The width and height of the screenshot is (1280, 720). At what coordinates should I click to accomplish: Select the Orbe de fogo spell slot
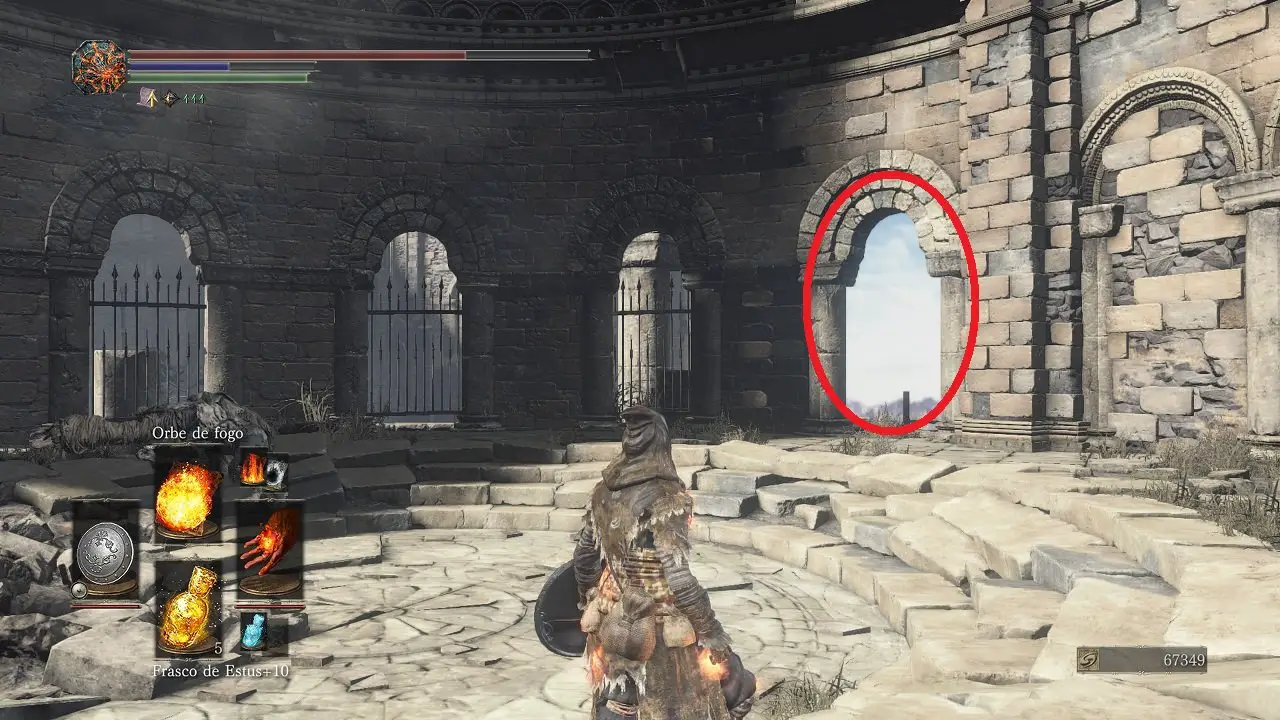click(x=188, y=497)
